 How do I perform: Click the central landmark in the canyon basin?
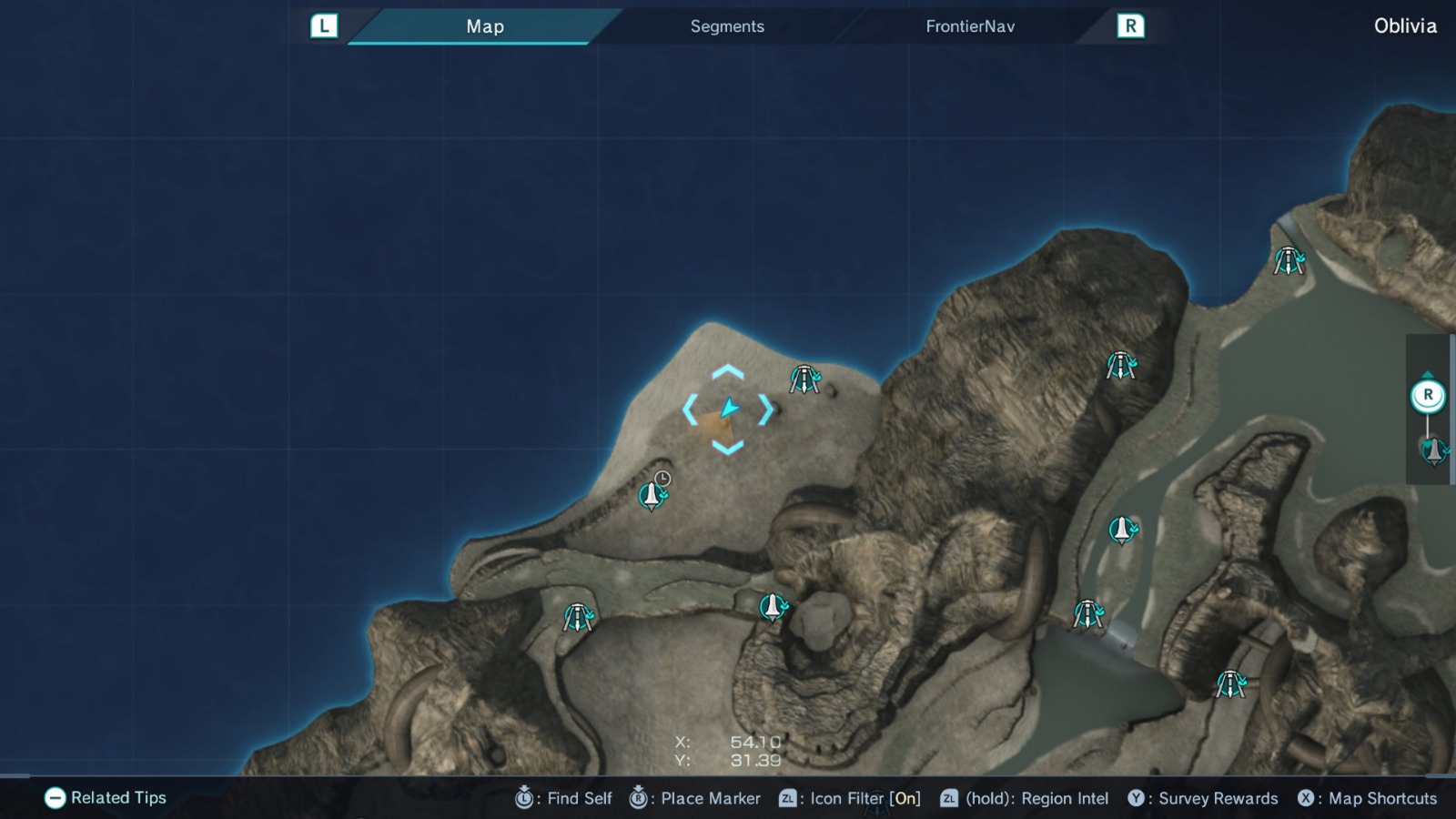(x=771, y=605)
